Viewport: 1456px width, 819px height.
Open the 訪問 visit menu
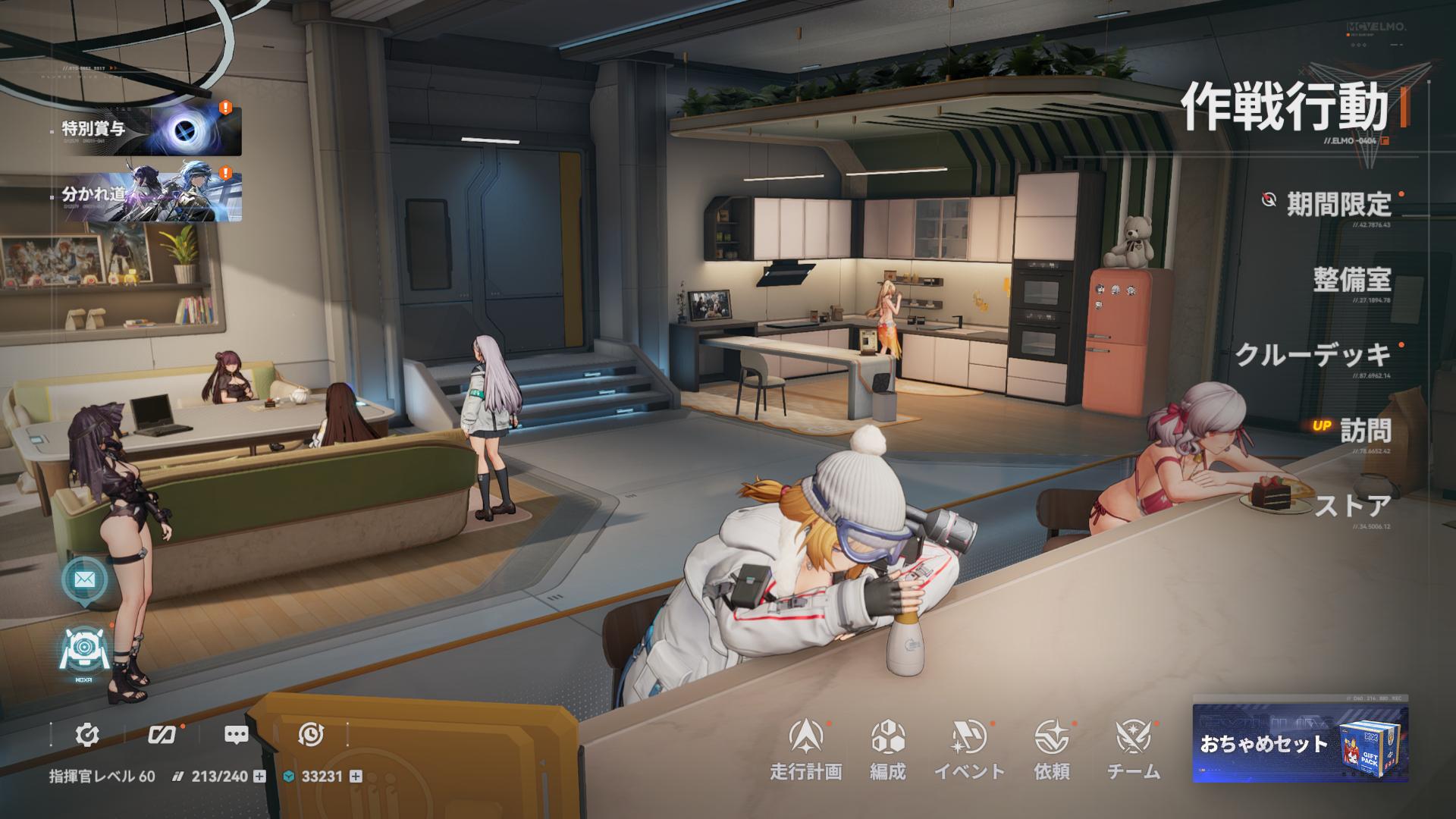[1365, 430]
